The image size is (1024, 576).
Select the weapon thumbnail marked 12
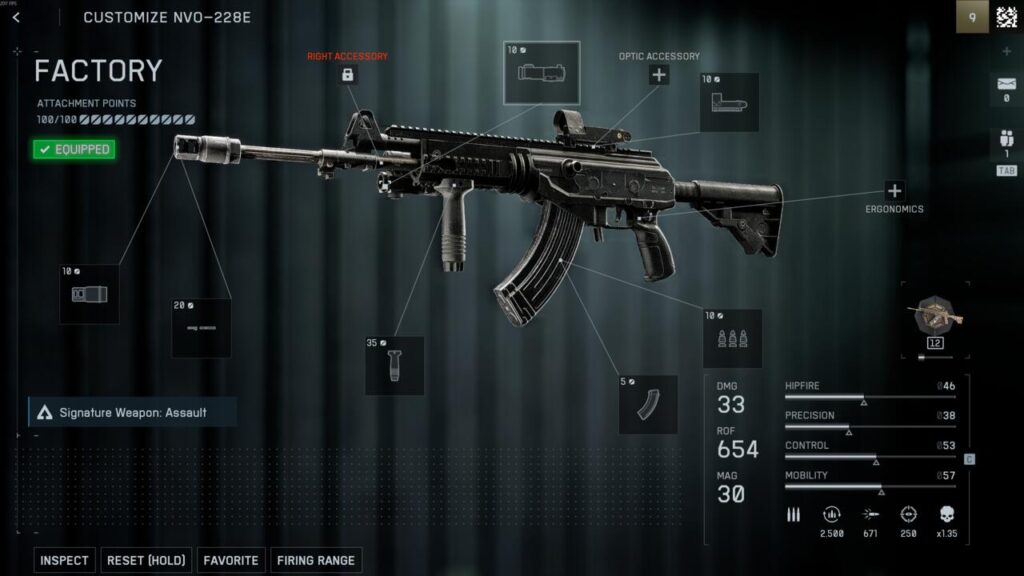[x=935, y=320]
